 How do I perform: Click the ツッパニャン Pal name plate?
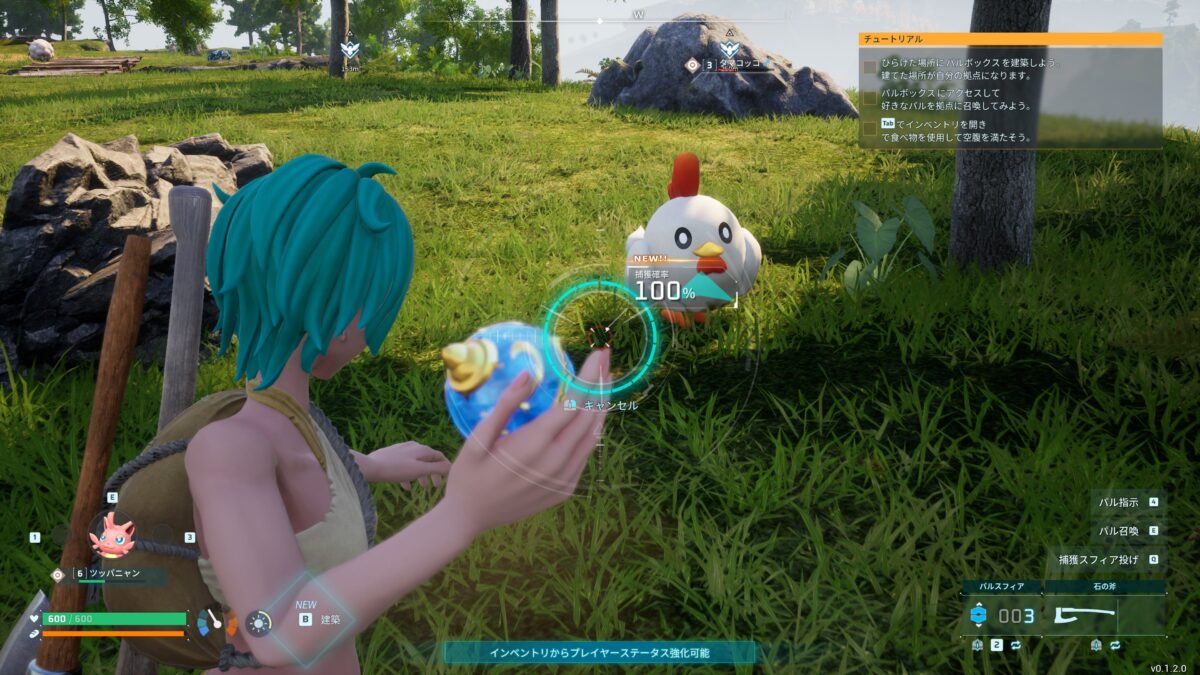pos(116,574)
